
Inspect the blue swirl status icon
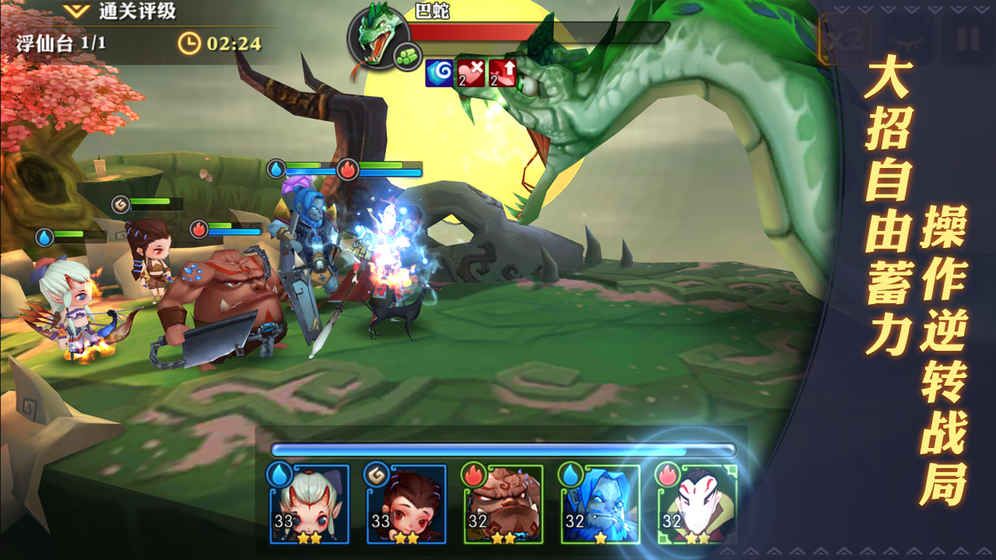coord(440,72)
